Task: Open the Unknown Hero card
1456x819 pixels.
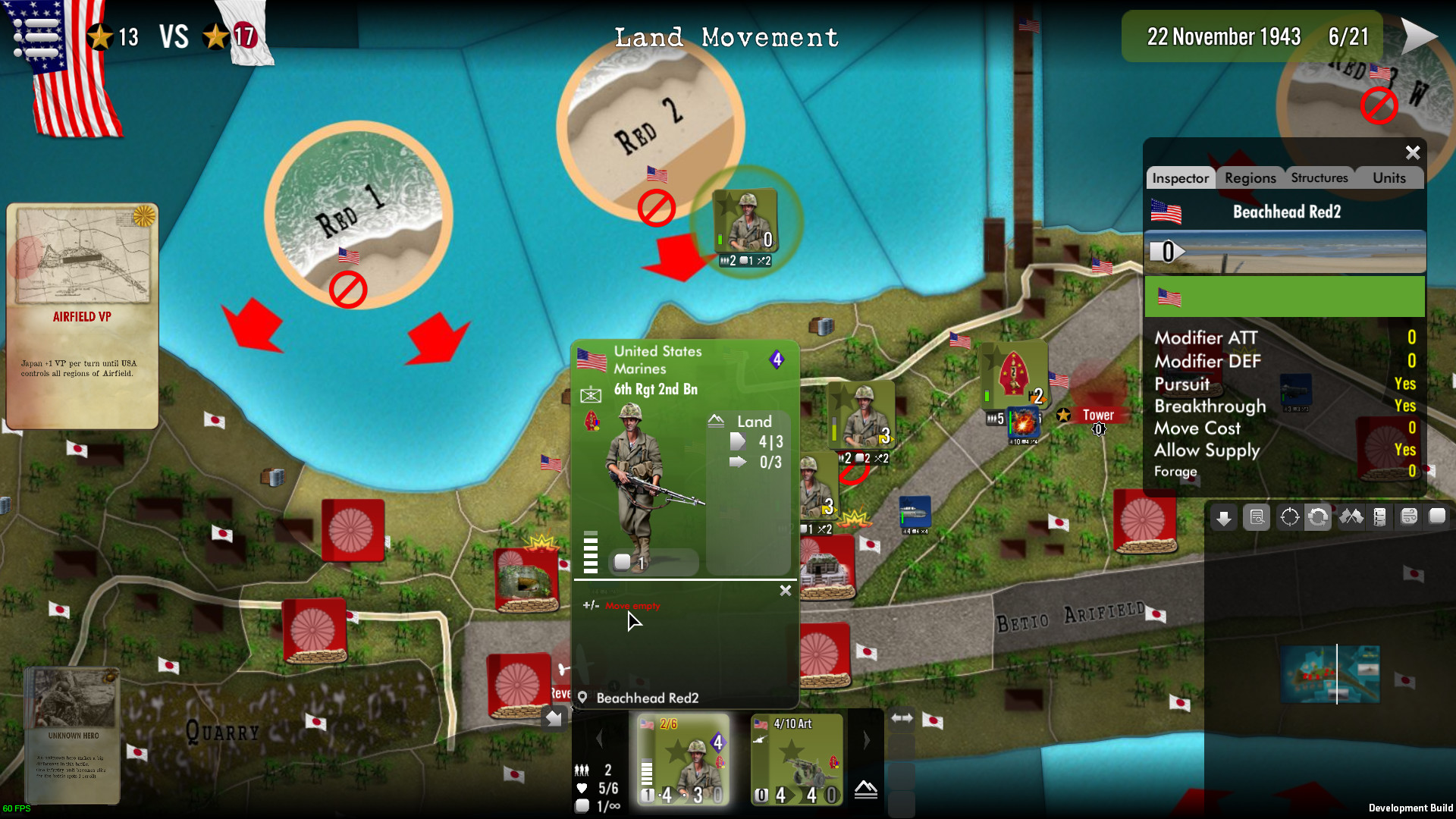Action: click(x=73, y=734)
